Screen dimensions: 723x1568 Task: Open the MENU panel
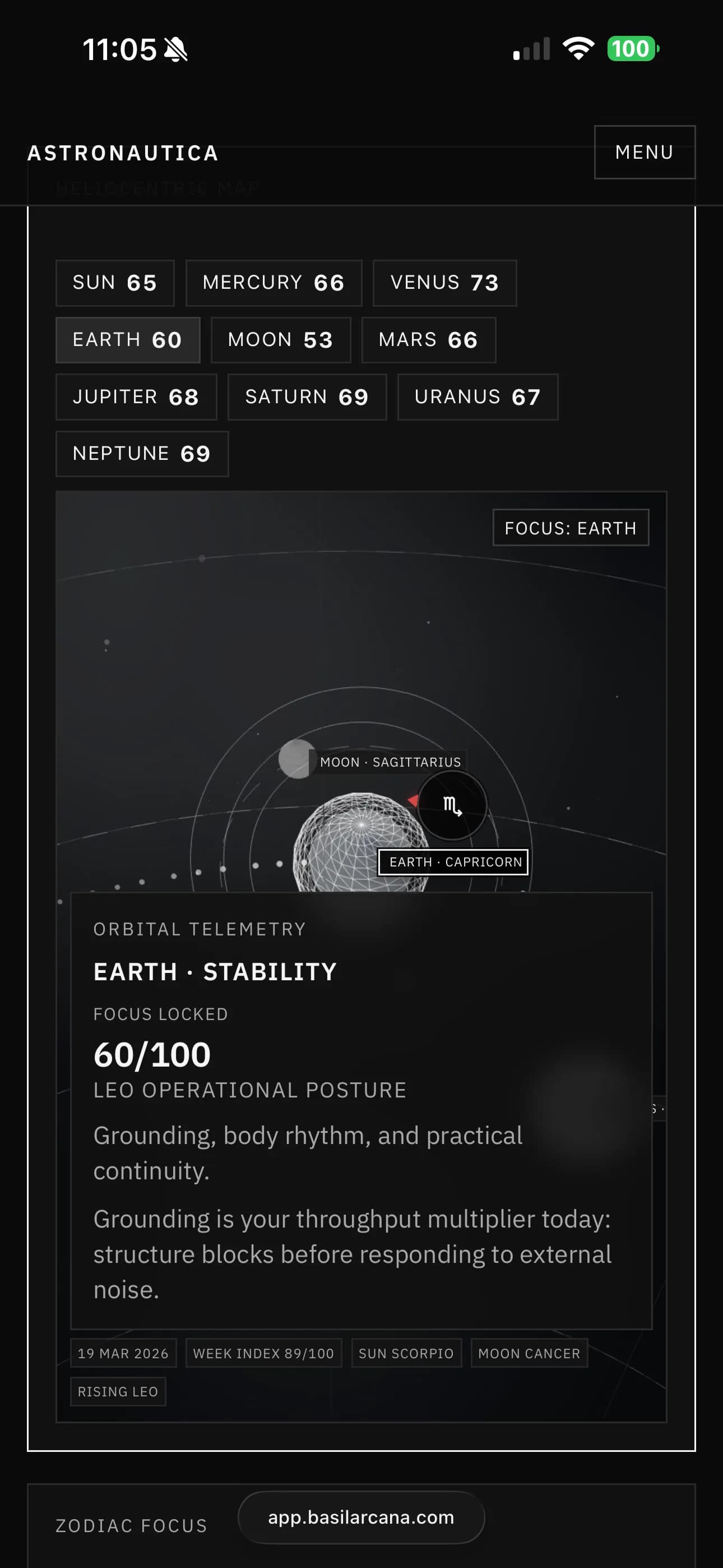[x=644, y=152]
